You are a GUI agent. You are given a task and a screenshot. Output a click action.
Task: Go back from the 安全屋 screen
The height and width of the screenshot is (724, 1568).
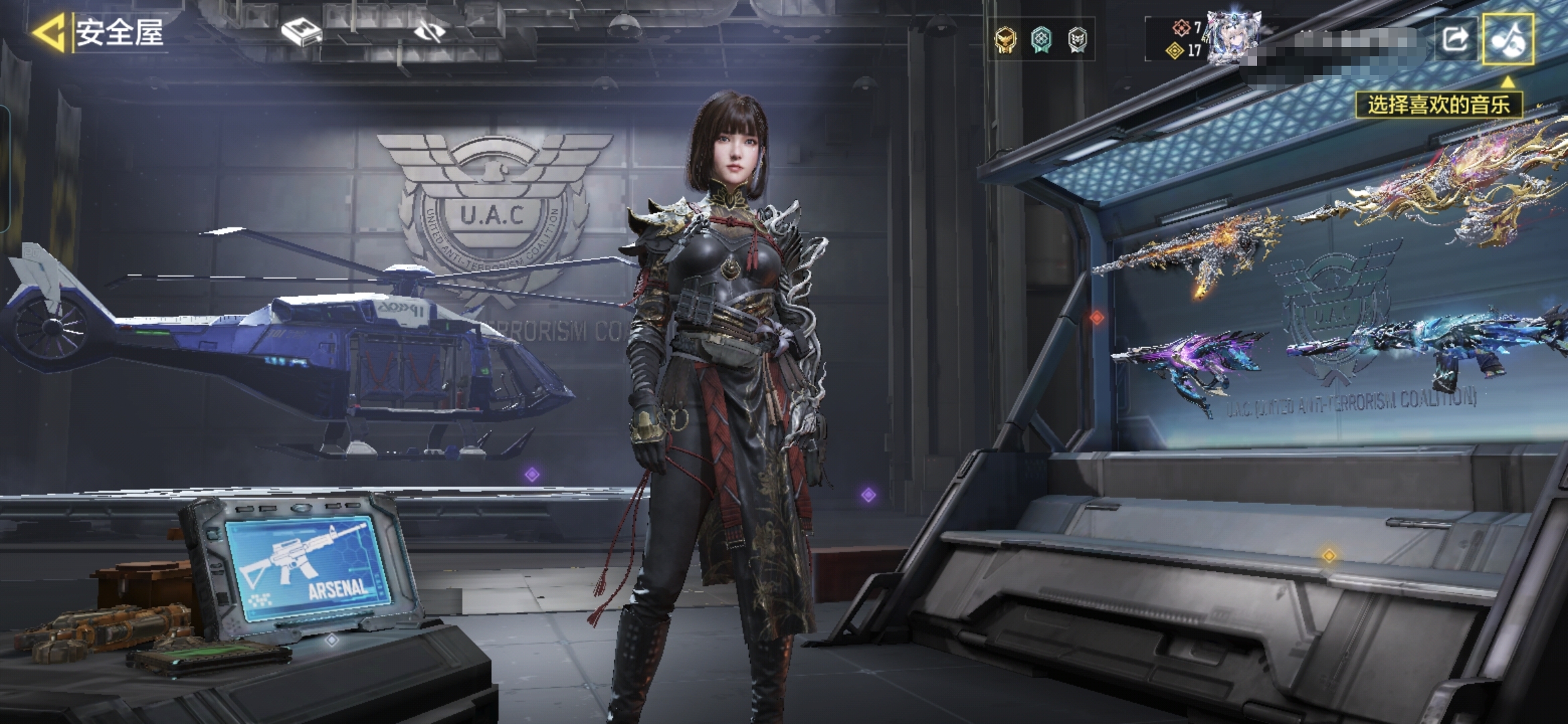48,32
